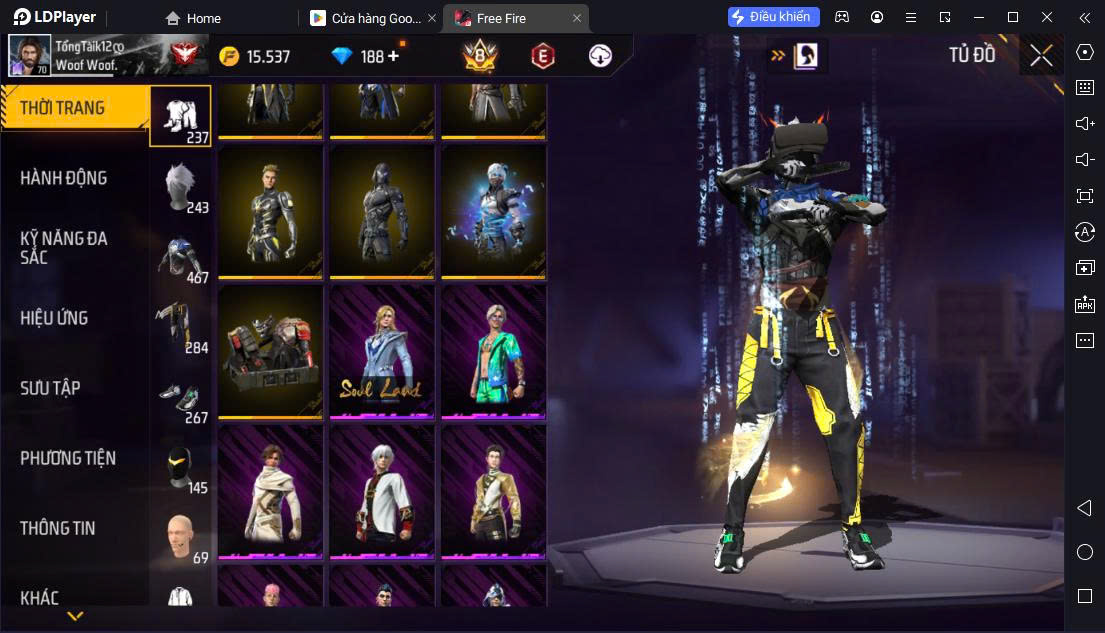
Task: Open the HIỆU ỨNG category
Action: tap(55, 318)
